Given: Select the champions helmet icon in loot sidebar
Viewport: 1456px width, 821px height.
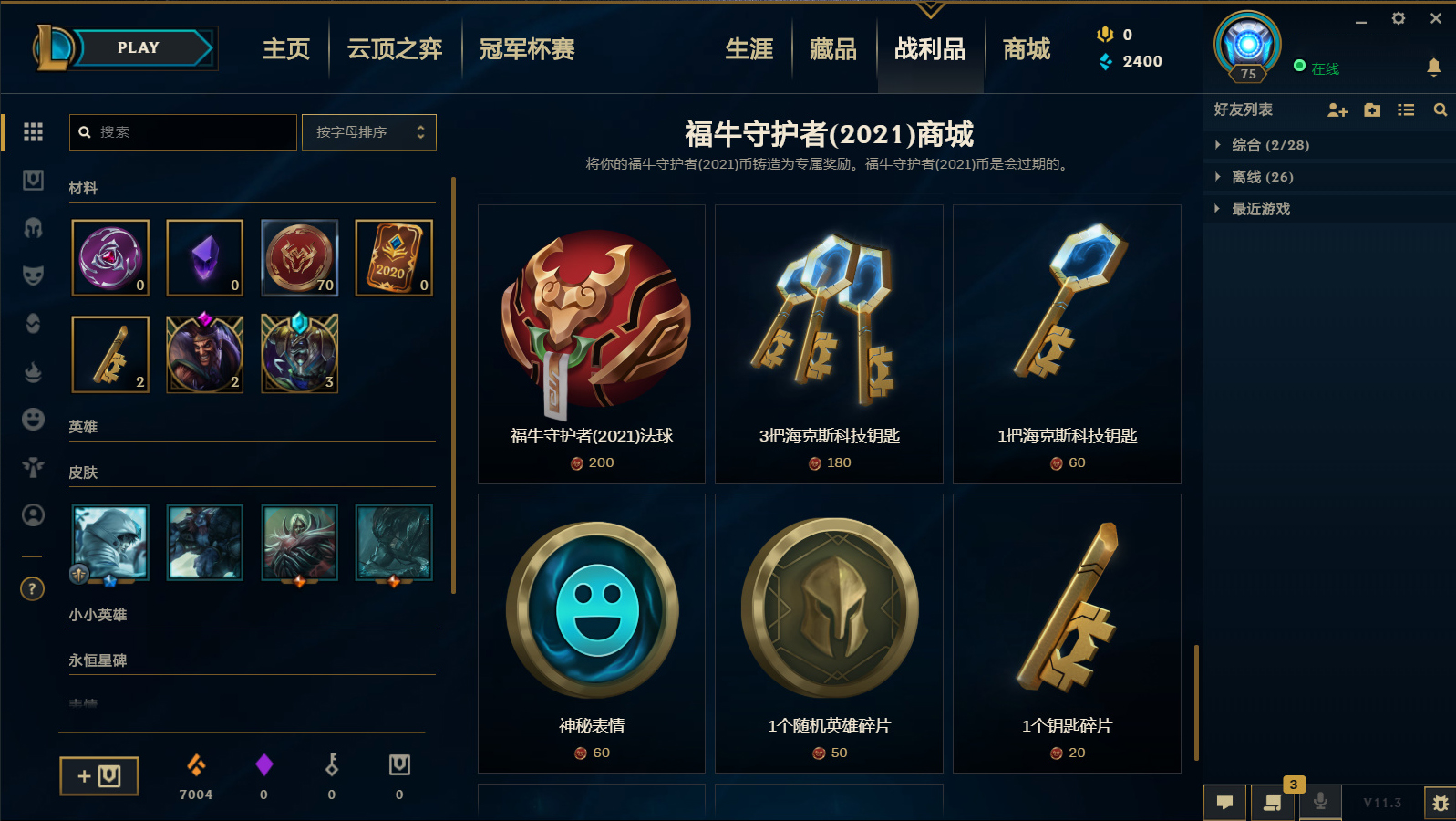Looking at the screenshot, I should 33,229.
